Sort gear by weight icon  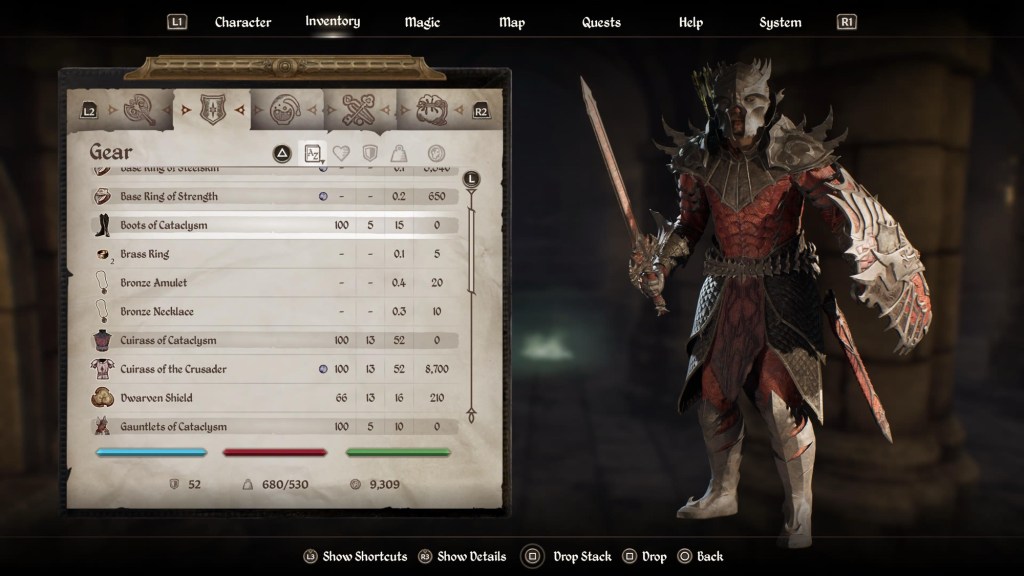click(x=398, y=153)
